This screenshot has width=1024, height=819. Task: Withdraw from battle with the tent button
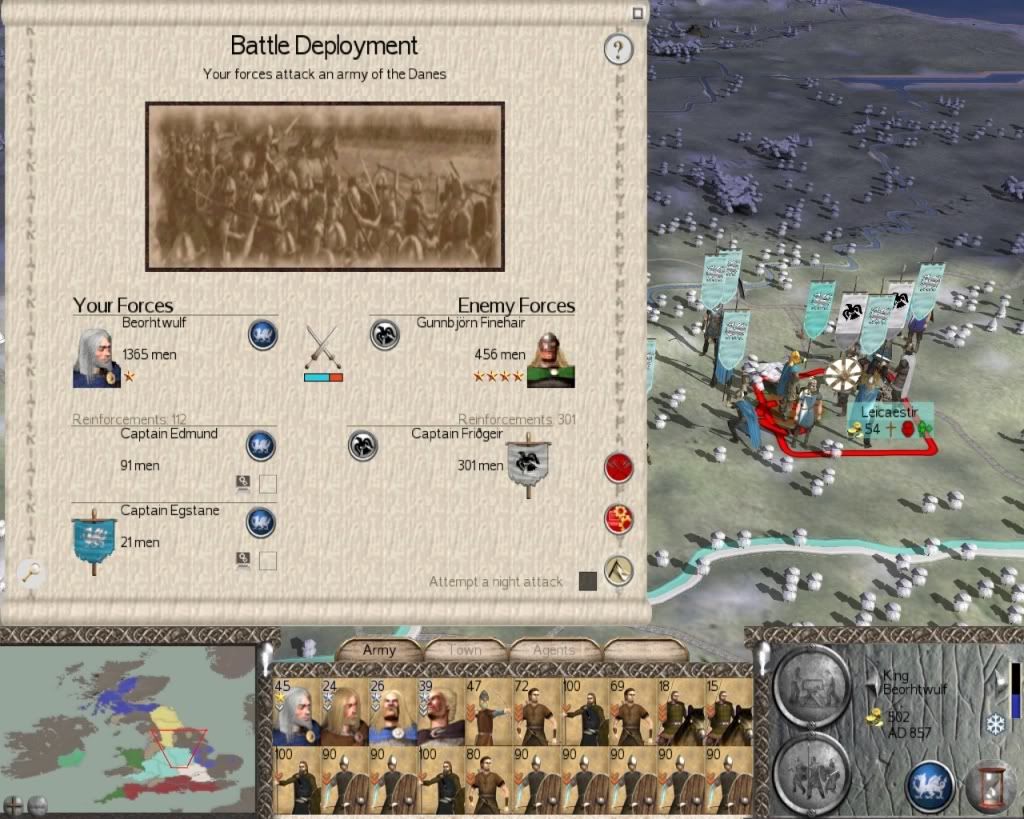619,570
